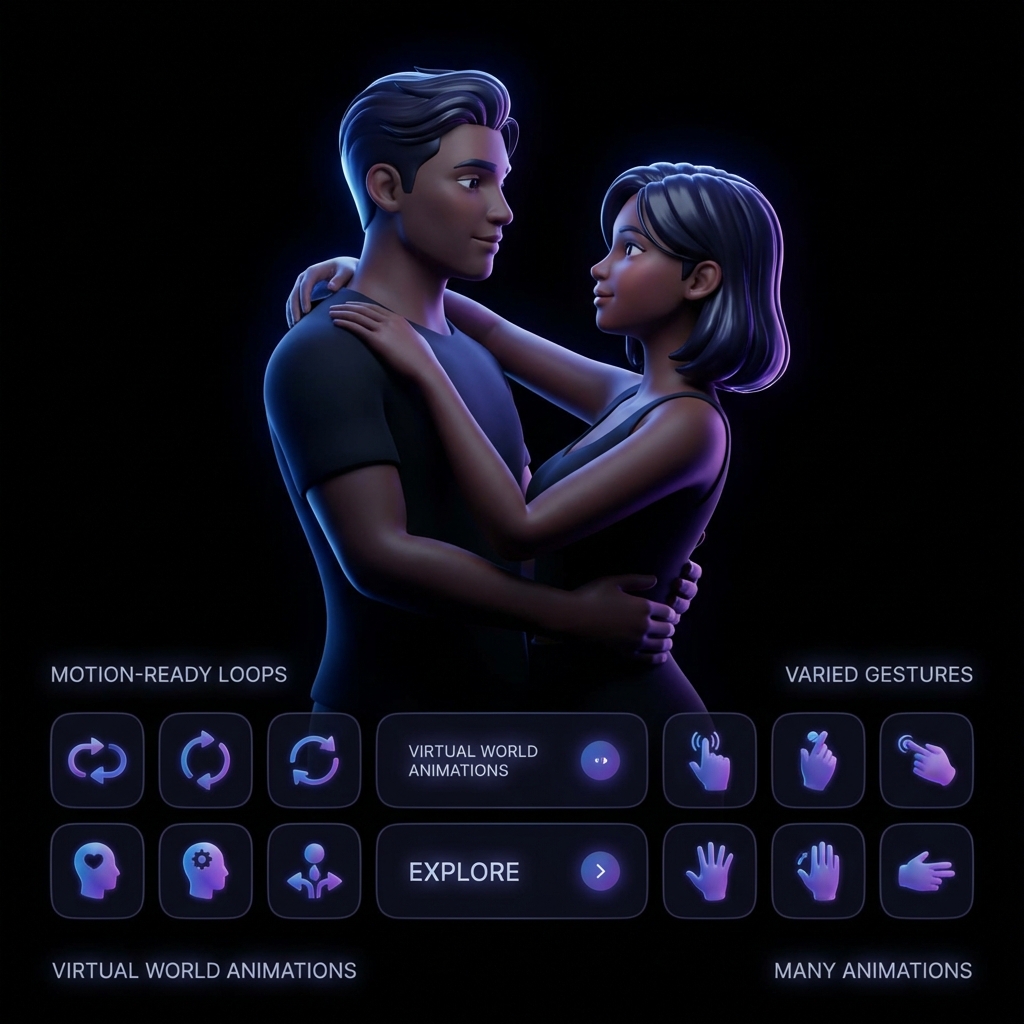Select the Virtual World Animations button
1024x1024 pixels.
point(511,761)
